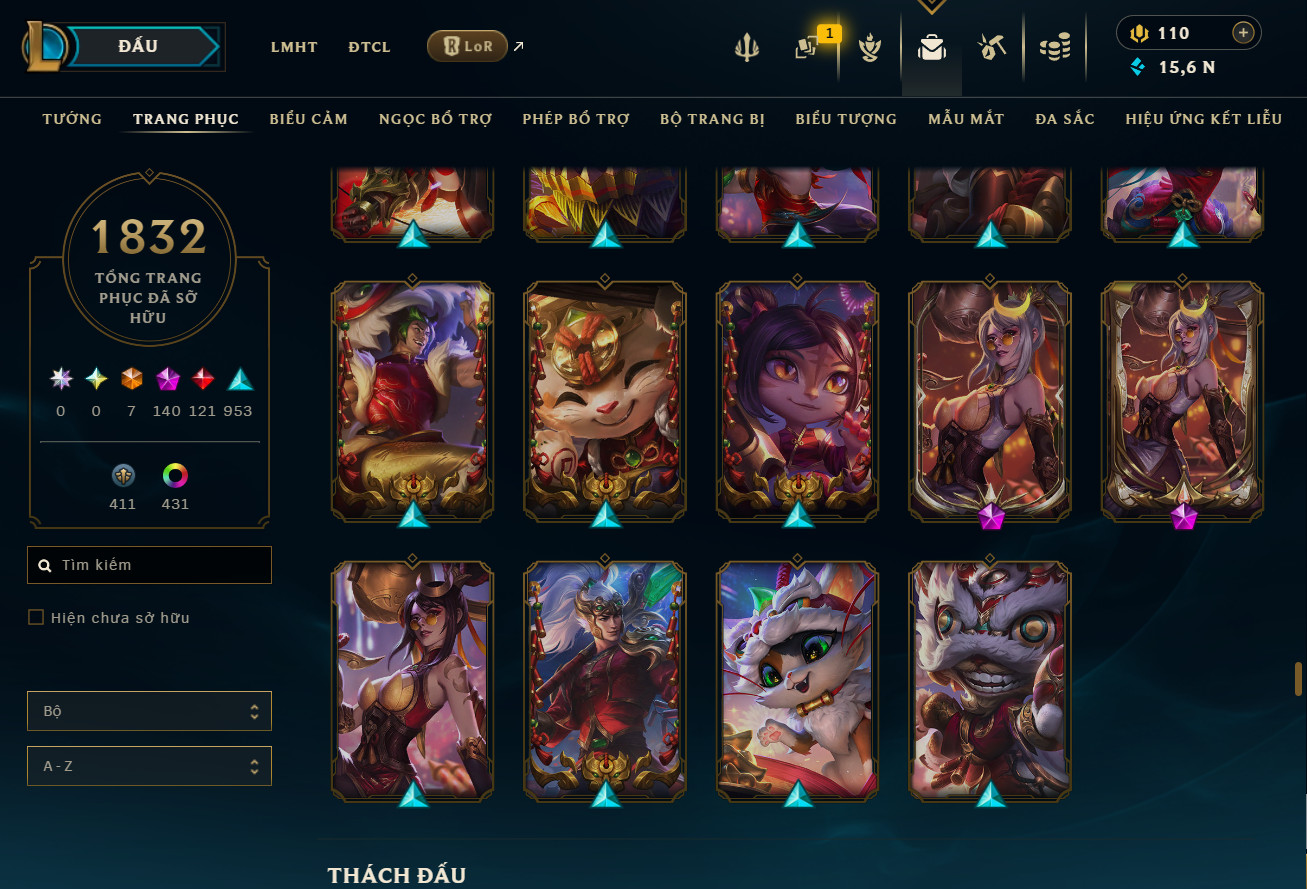Image resolution: width=1307 pixels, height=889 pixels.
Task: Open the A - Z sort dropdown
Action: [x=149, y=767]
